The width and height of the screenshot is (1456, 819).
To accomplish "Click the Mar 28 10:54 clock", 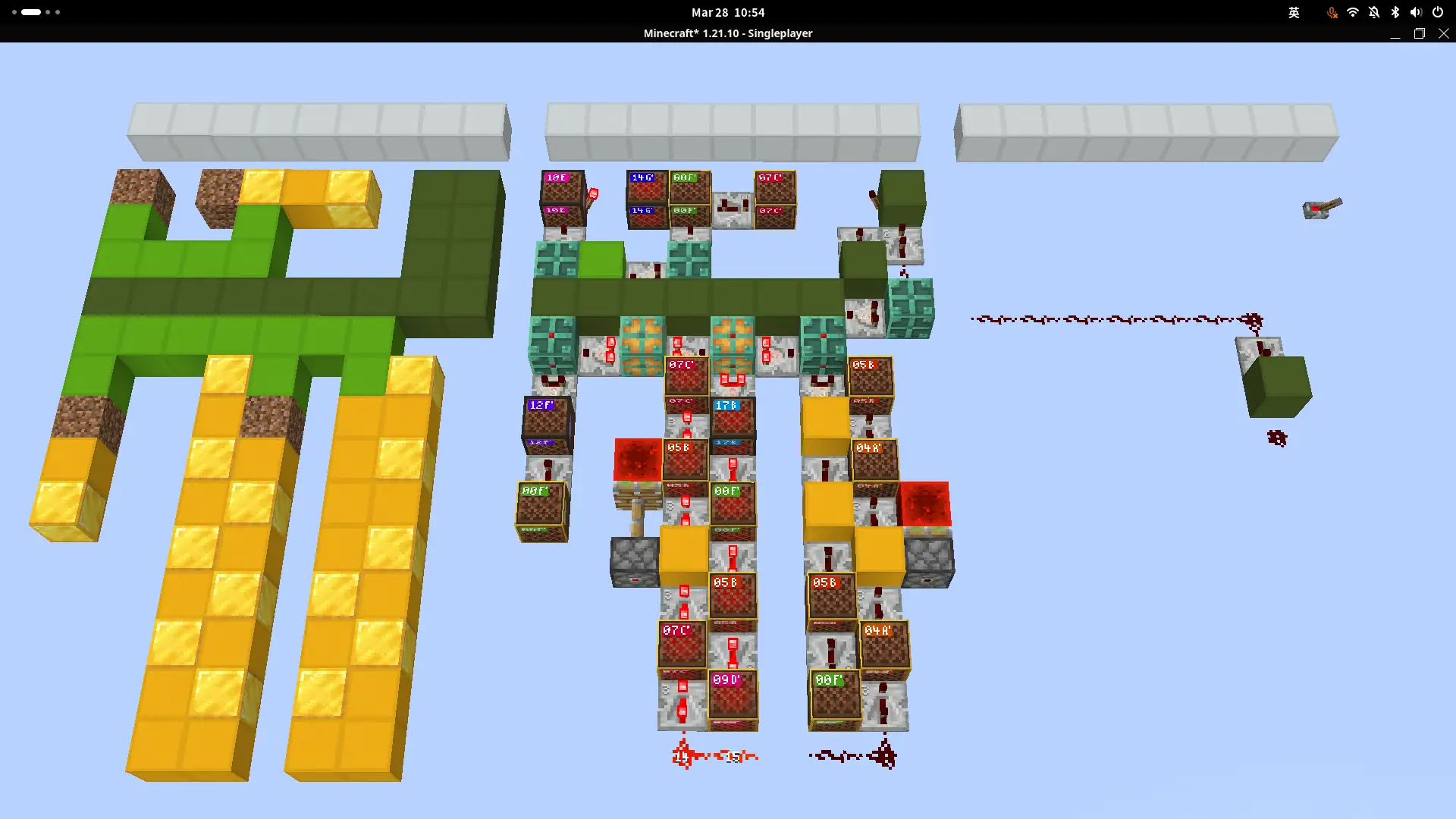I will point(728,12).
